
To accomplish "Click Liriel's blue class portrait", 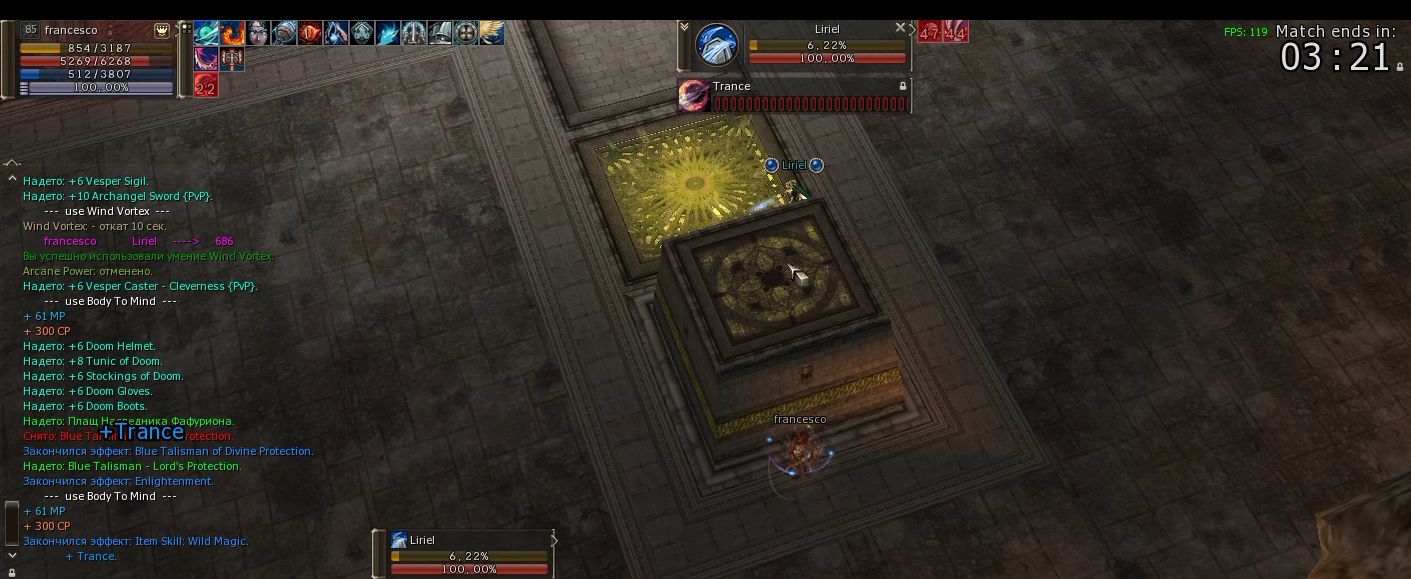I will point(716,46).
